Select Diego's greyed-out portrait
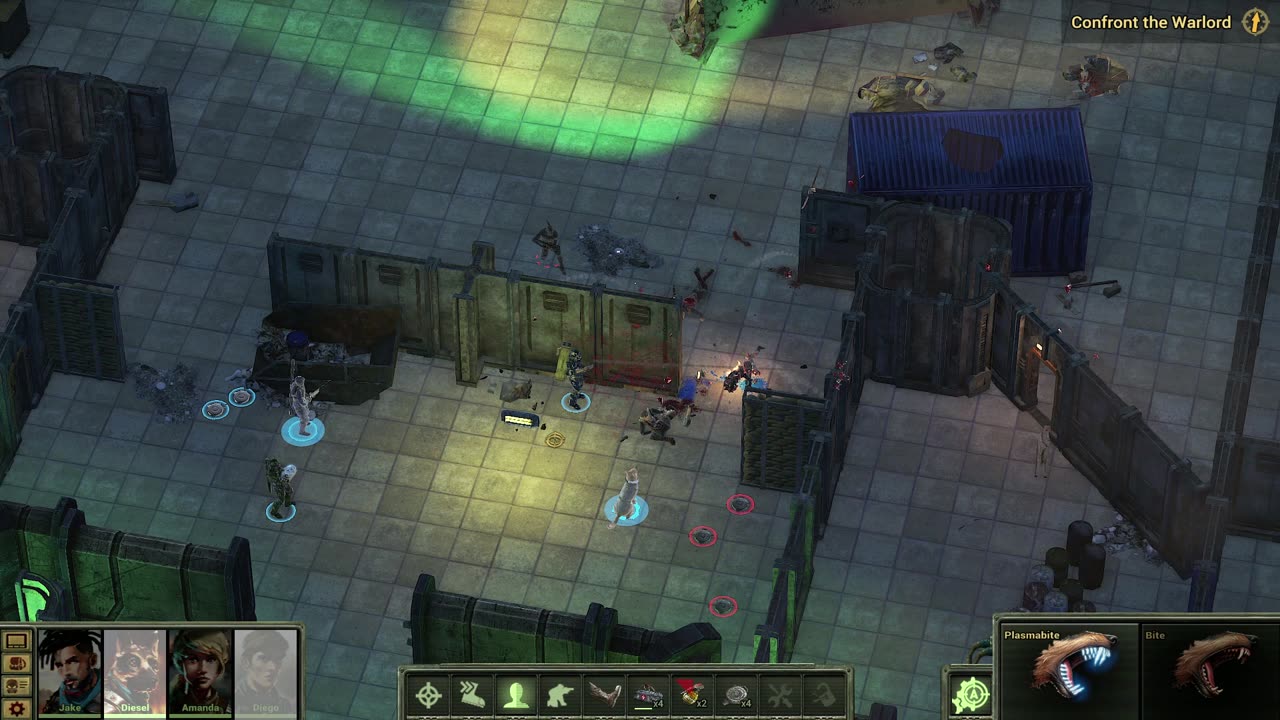The image size is (1280, 720). tap(266, 669)
